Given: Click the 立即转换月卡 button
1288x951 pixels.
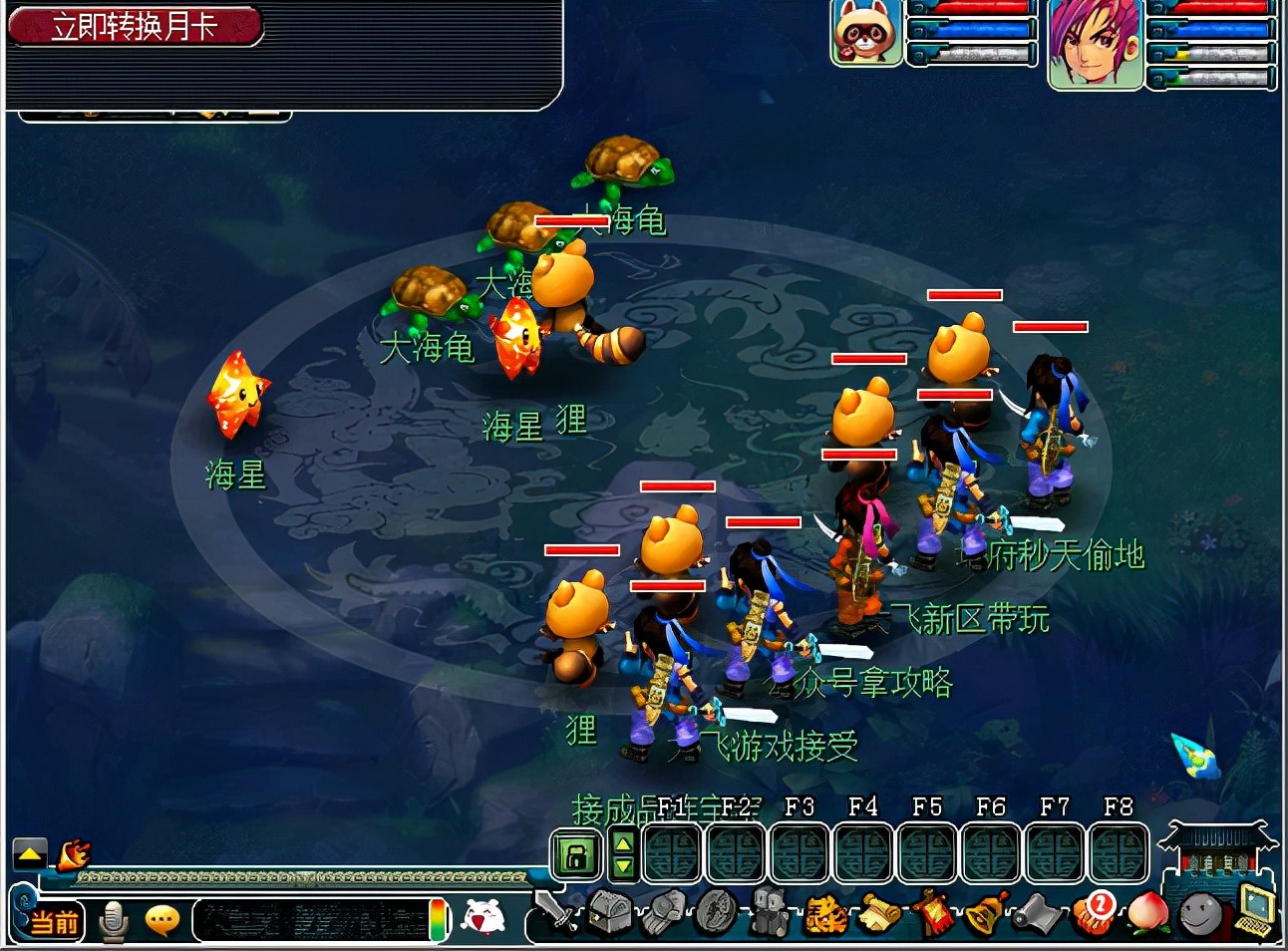Looking at the screenshot, I should pyautogui.click(x=135, y=26).
